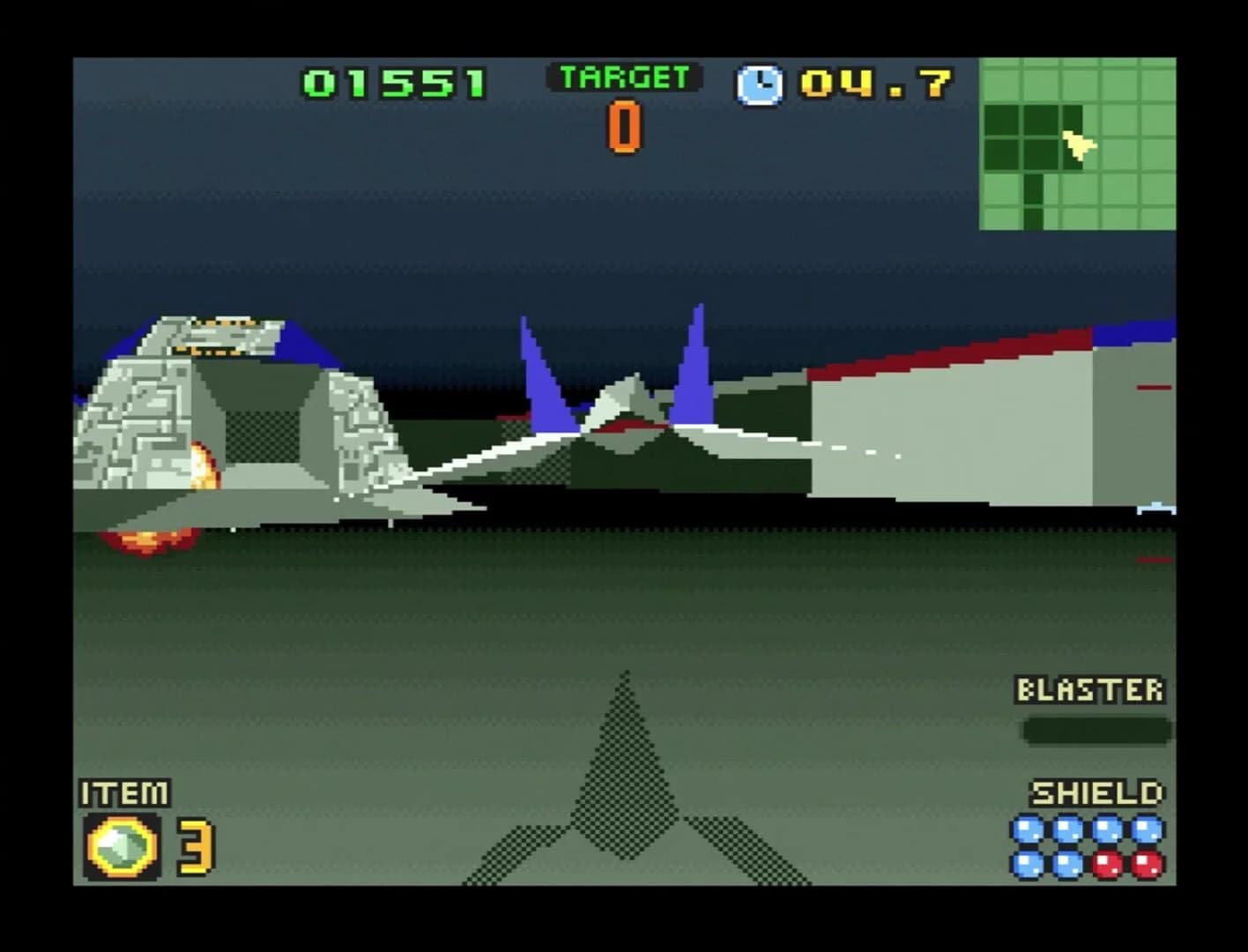Click the SHIELD text label
The image size is (1248, 952).
(1096, 792)
